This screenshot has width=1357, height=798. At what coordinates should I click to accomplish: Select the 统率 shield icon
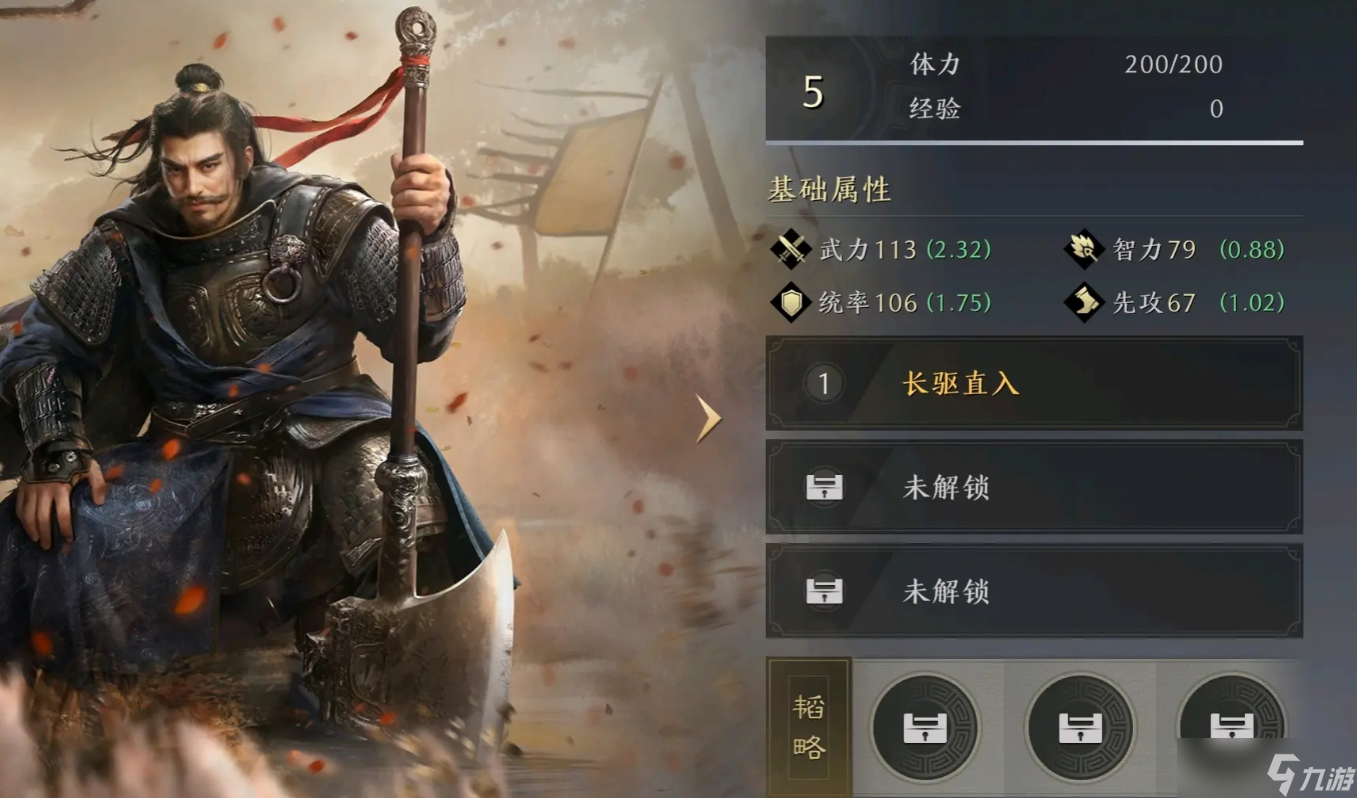coord(788,302)
